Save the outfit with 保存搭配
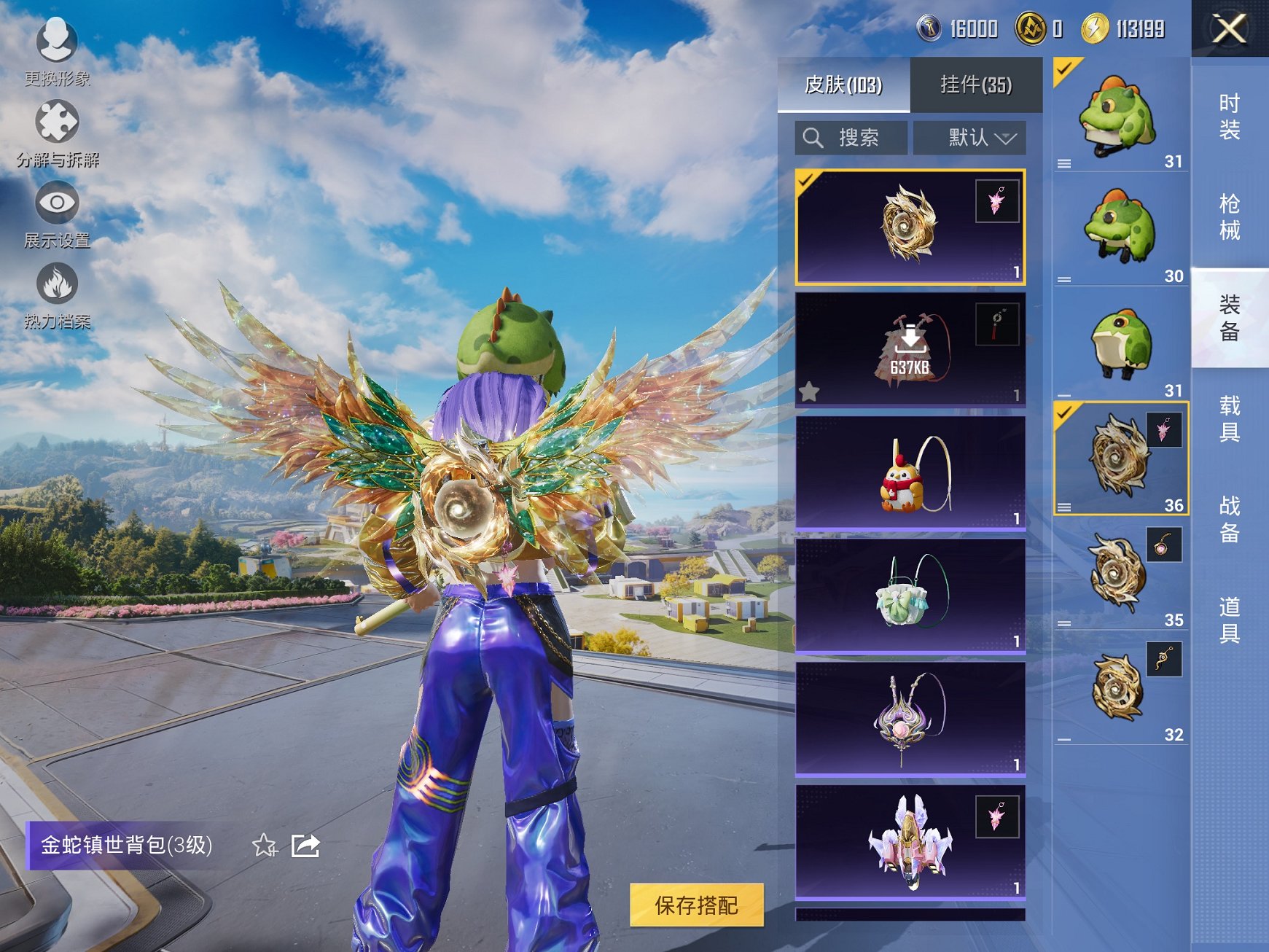This screenshot has width=1269, height=952. pos(696,905)
